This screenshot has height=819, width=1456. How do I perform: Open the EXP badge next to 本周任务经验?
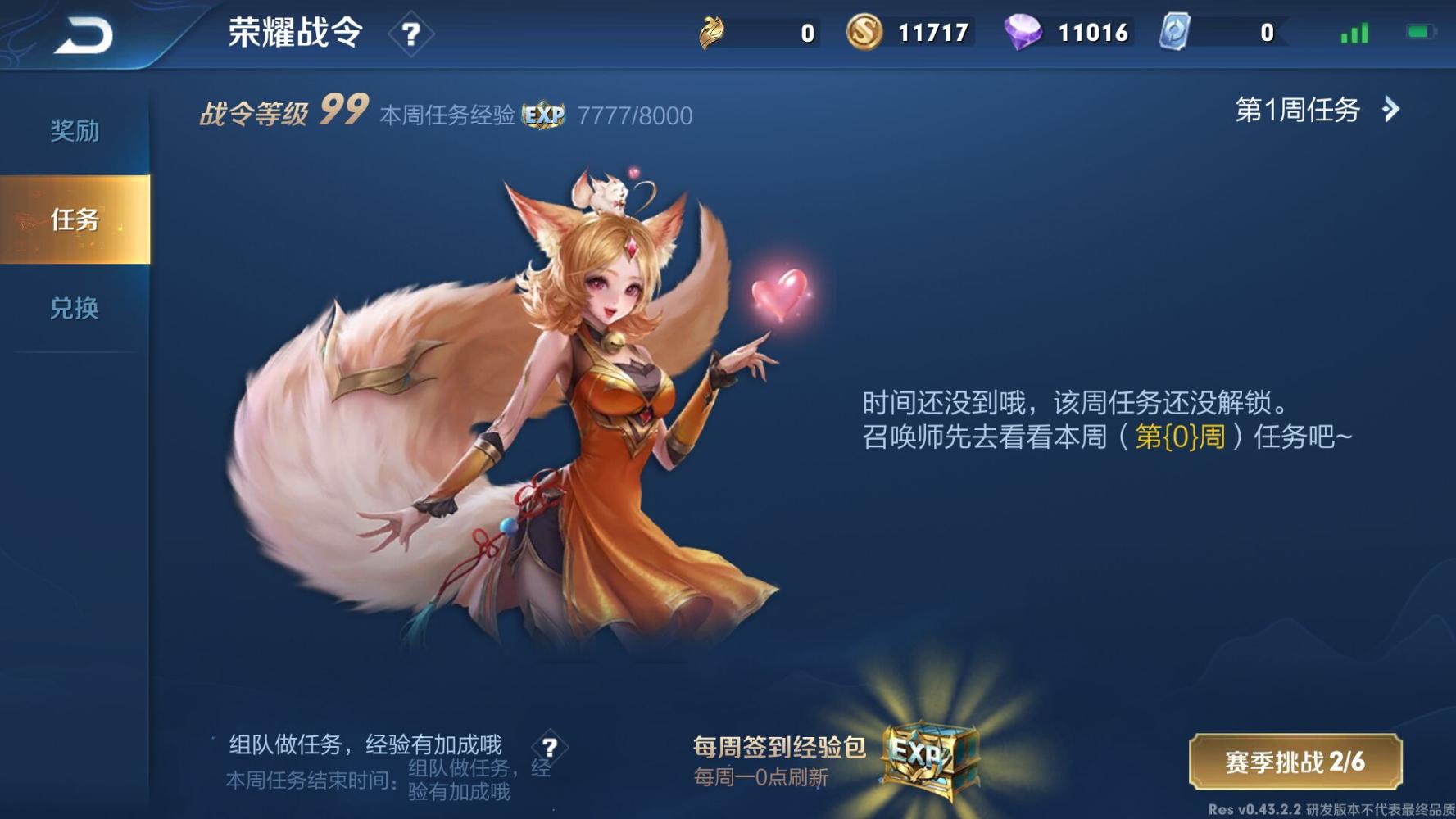click(x=544, y=116)
